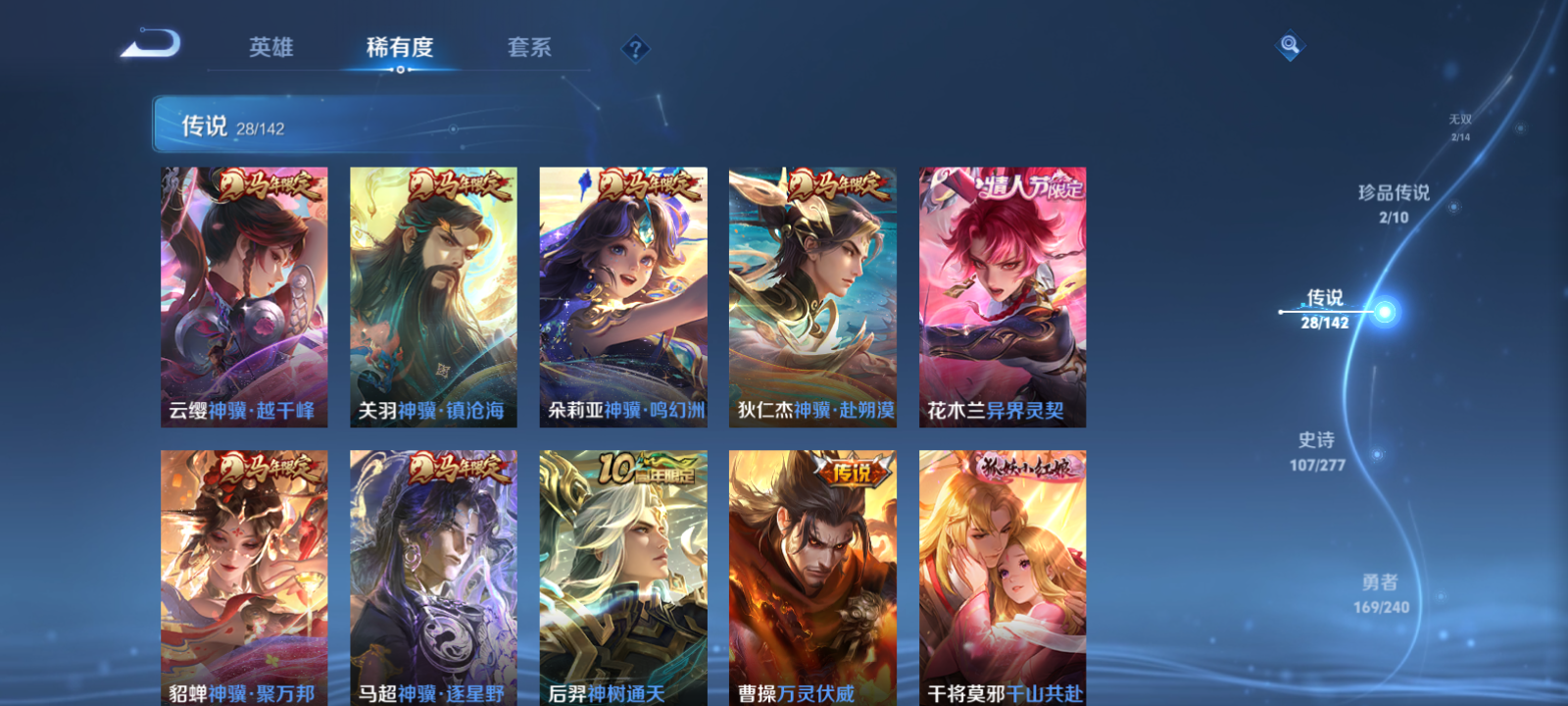Click the back arrow icon top left
This screenshot has width=1568, height=706.
point(152,44)
